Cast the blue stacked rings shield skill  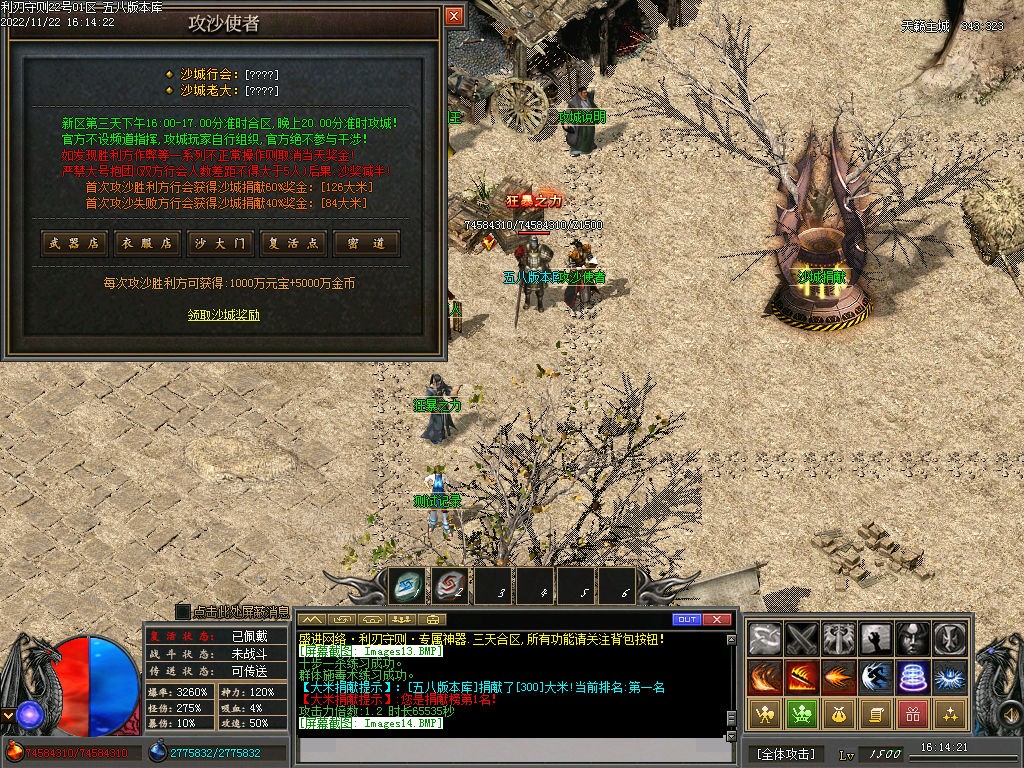[913, 677]
